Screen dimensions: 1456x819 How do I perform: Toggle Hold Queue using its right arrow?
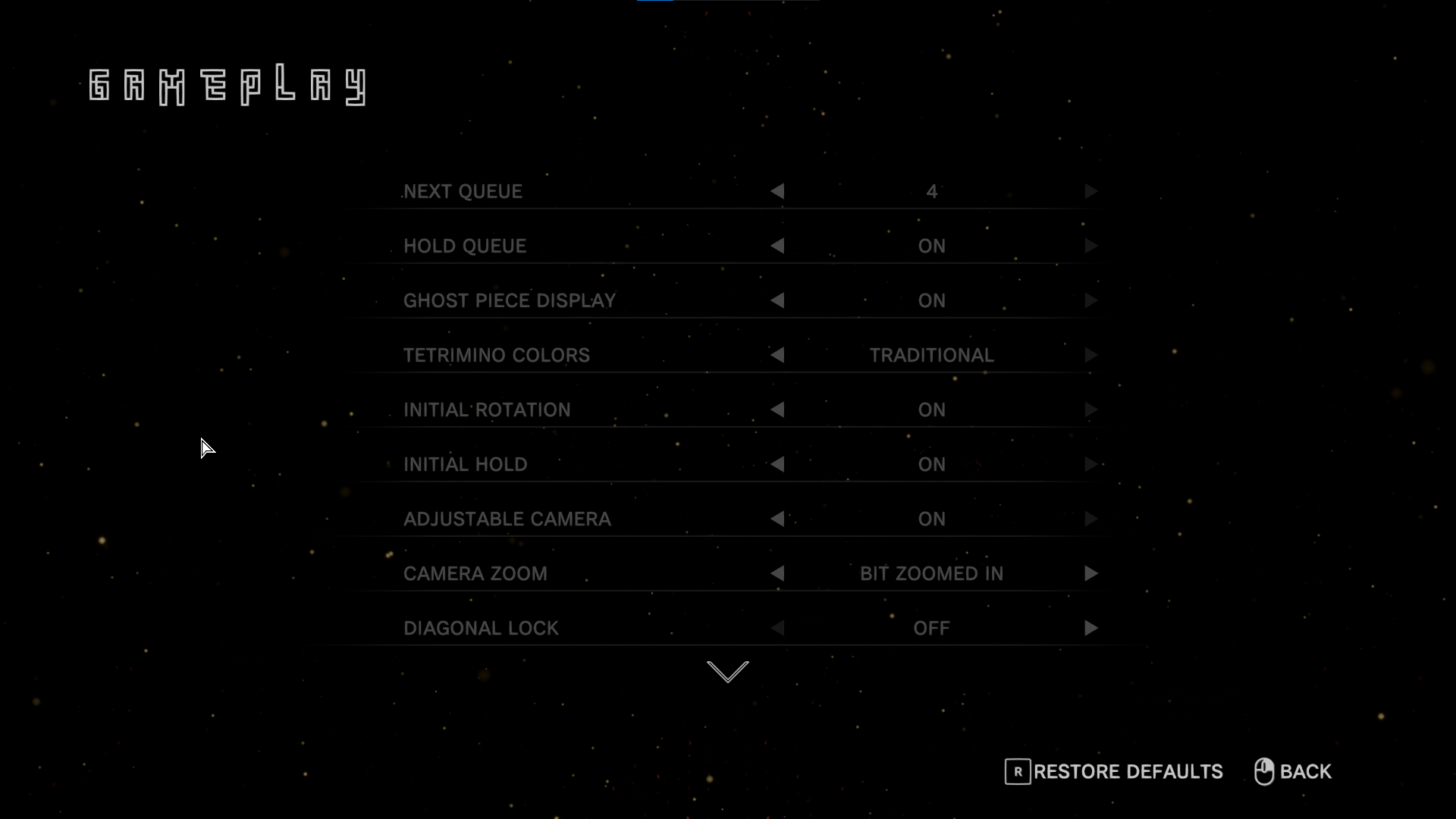(x=1090, y=246)
